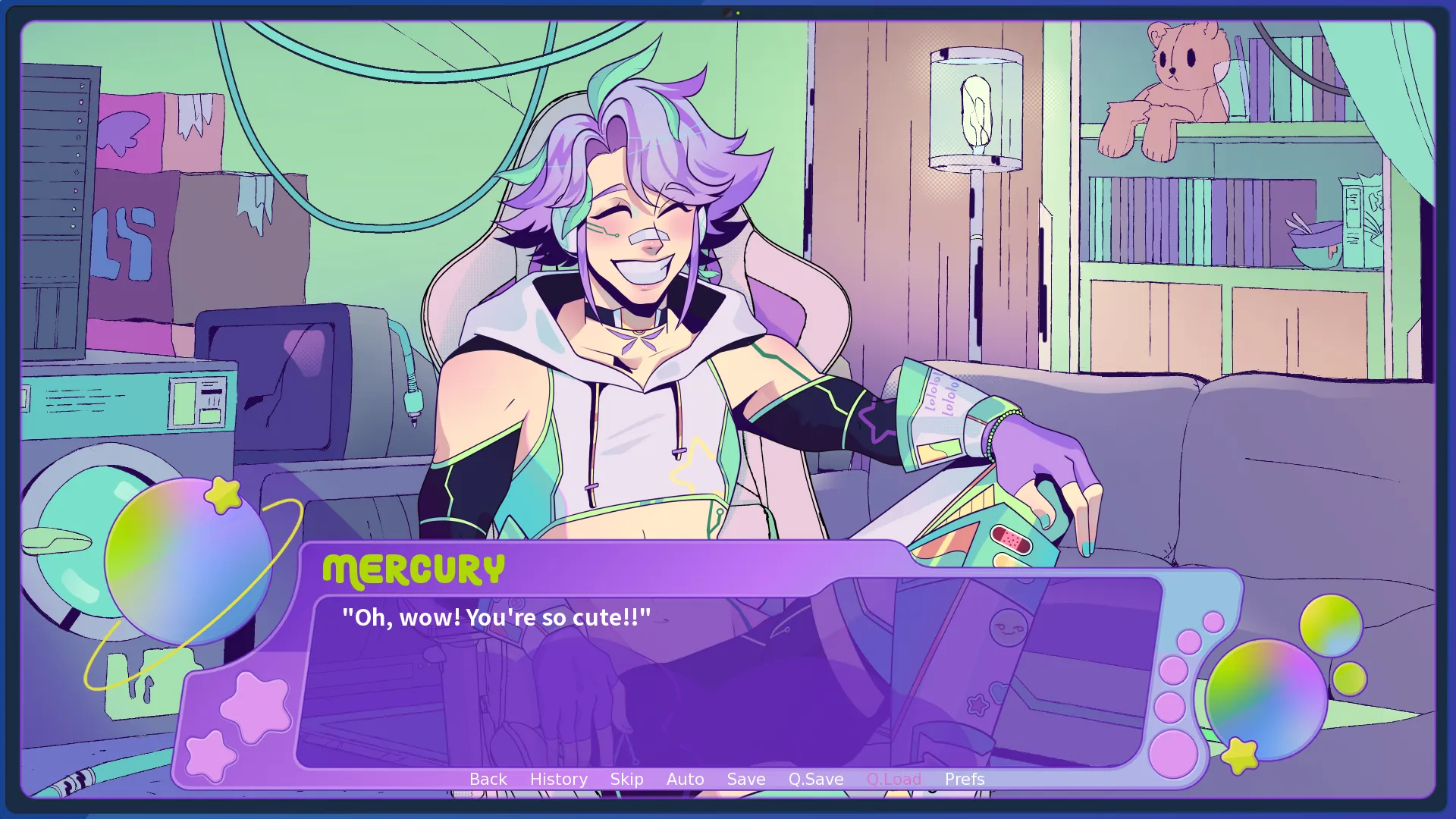This screenshot has width=1456, height=819.
Task: Select the Mercury name label
Action: pos(415,570)
